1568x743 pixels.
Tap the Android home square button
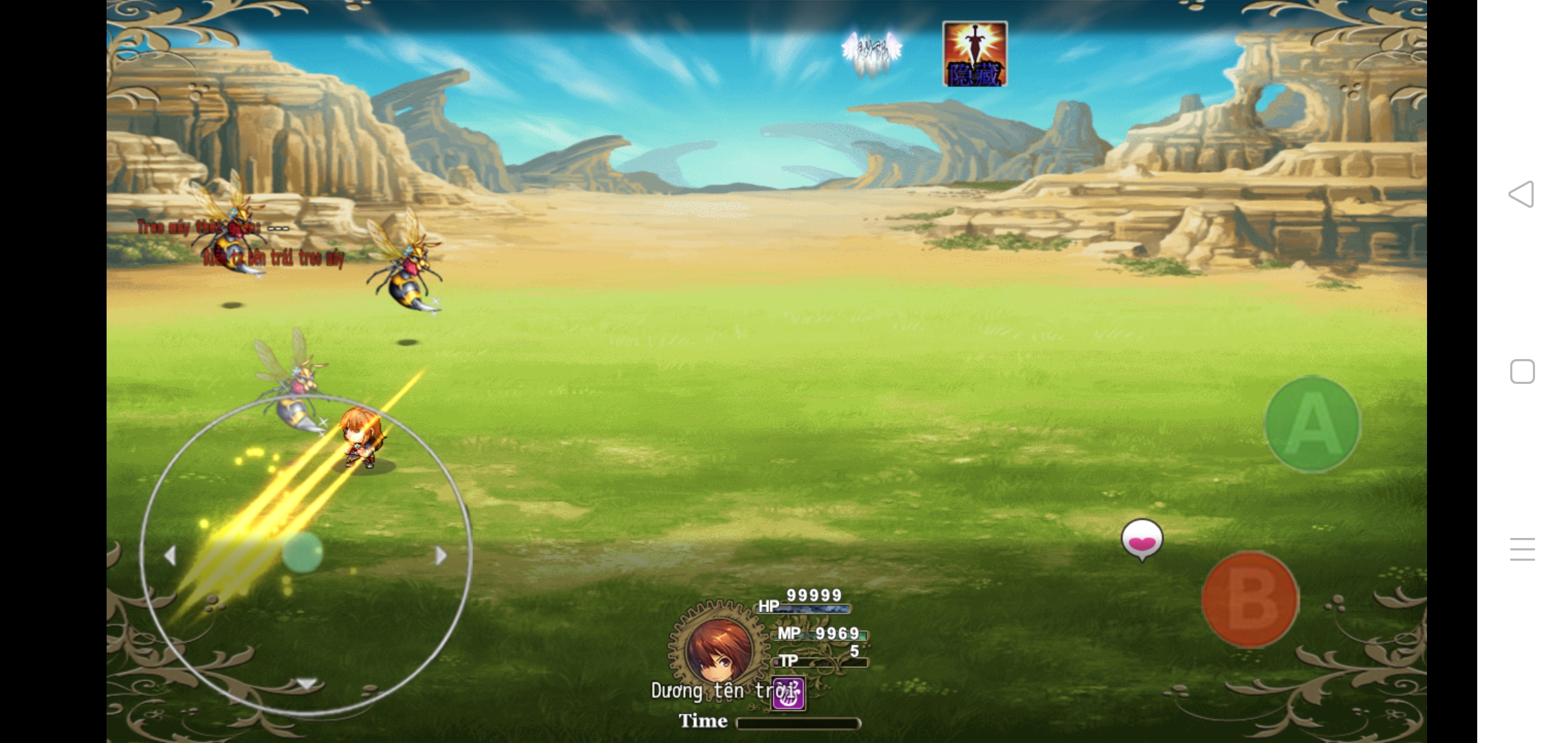pyautogui.click(x=1522, y=371)
